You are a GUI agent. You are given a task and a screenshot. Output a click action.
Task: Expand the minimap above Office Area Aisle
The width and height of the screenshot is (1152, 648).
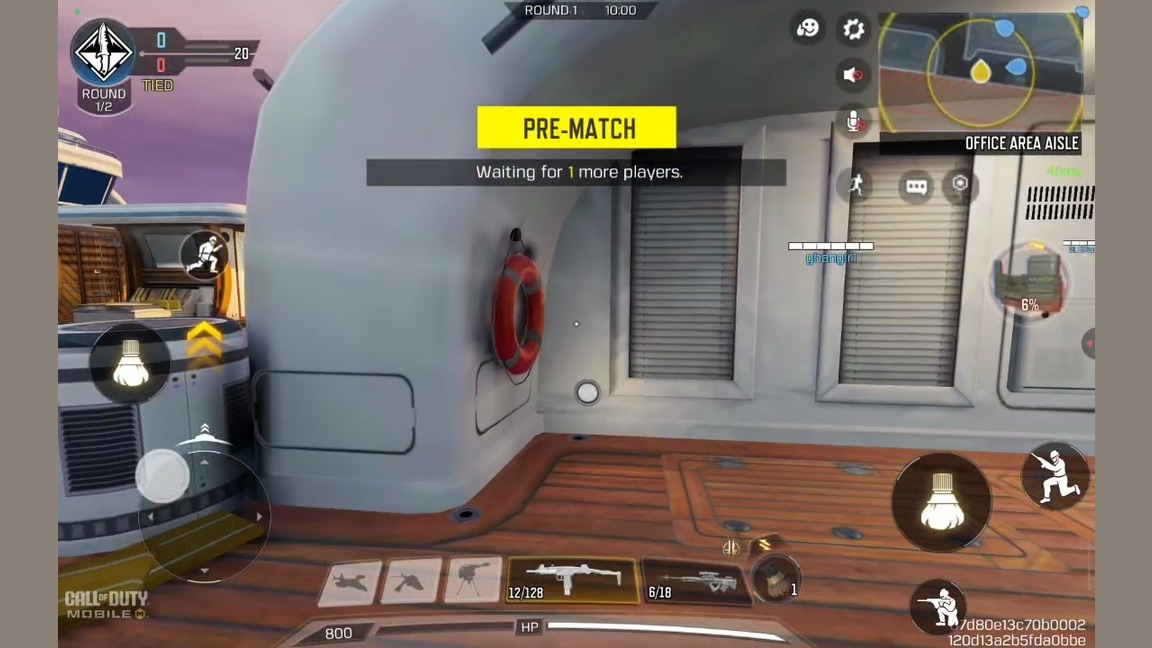click(980, 71)
